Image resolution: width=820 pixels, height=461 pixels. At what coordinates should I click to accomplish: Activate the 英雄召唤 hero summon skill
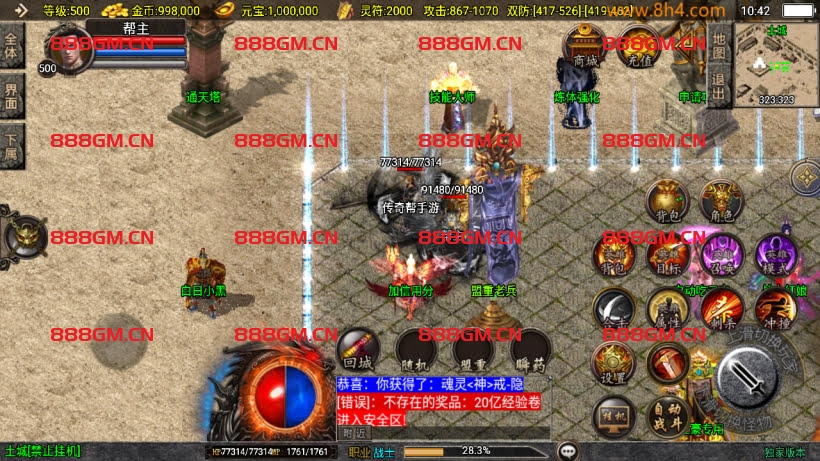(721, 254)
